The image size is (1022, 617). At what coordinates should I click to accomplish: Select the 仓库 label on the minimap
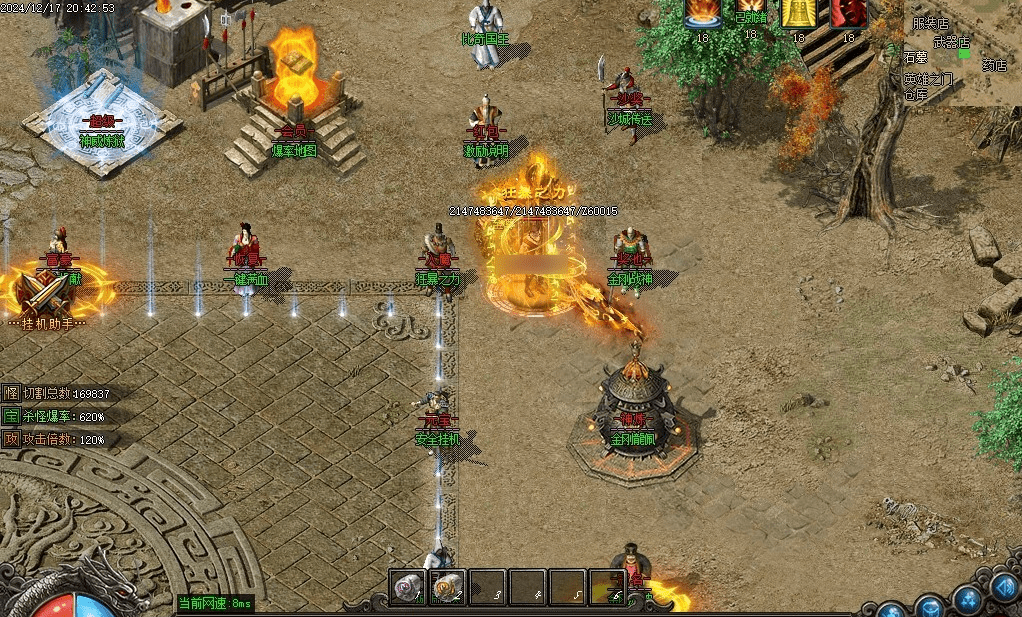point(916,96)
